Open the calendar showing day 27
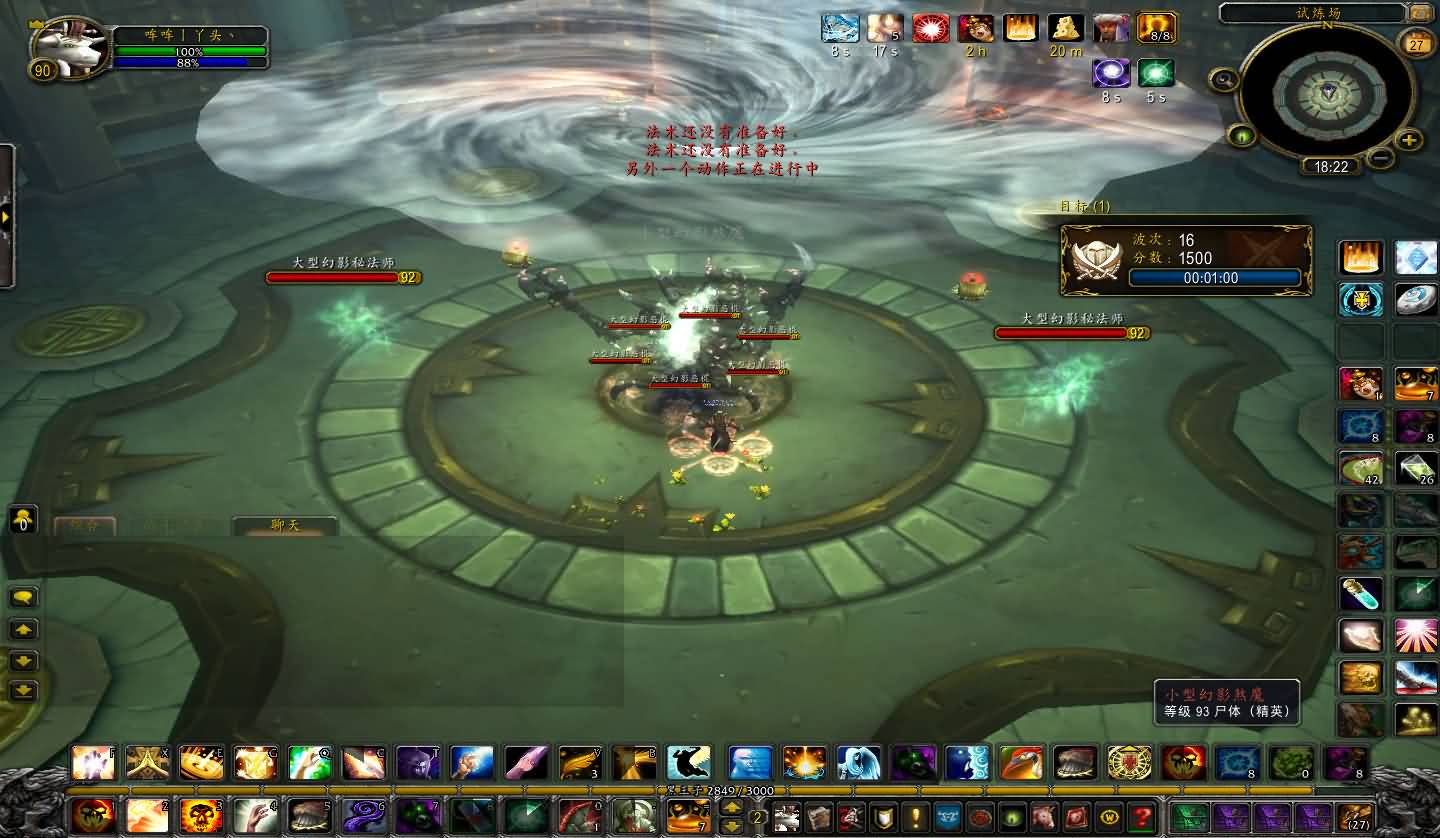The height and width of the screenshot is (838, 1440). [1416, 44]
